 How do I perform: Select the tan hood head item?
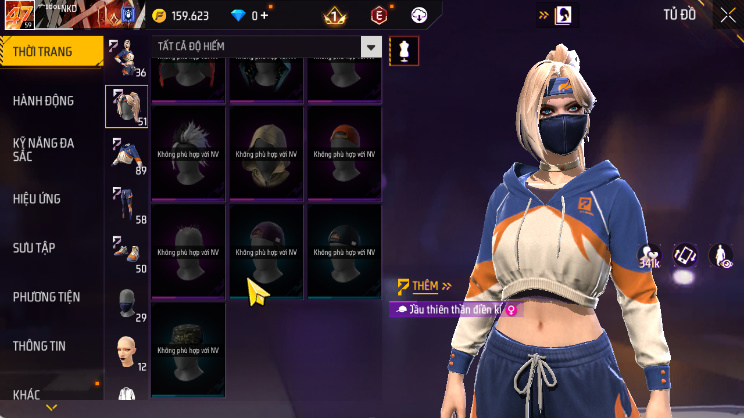(265, 151)
